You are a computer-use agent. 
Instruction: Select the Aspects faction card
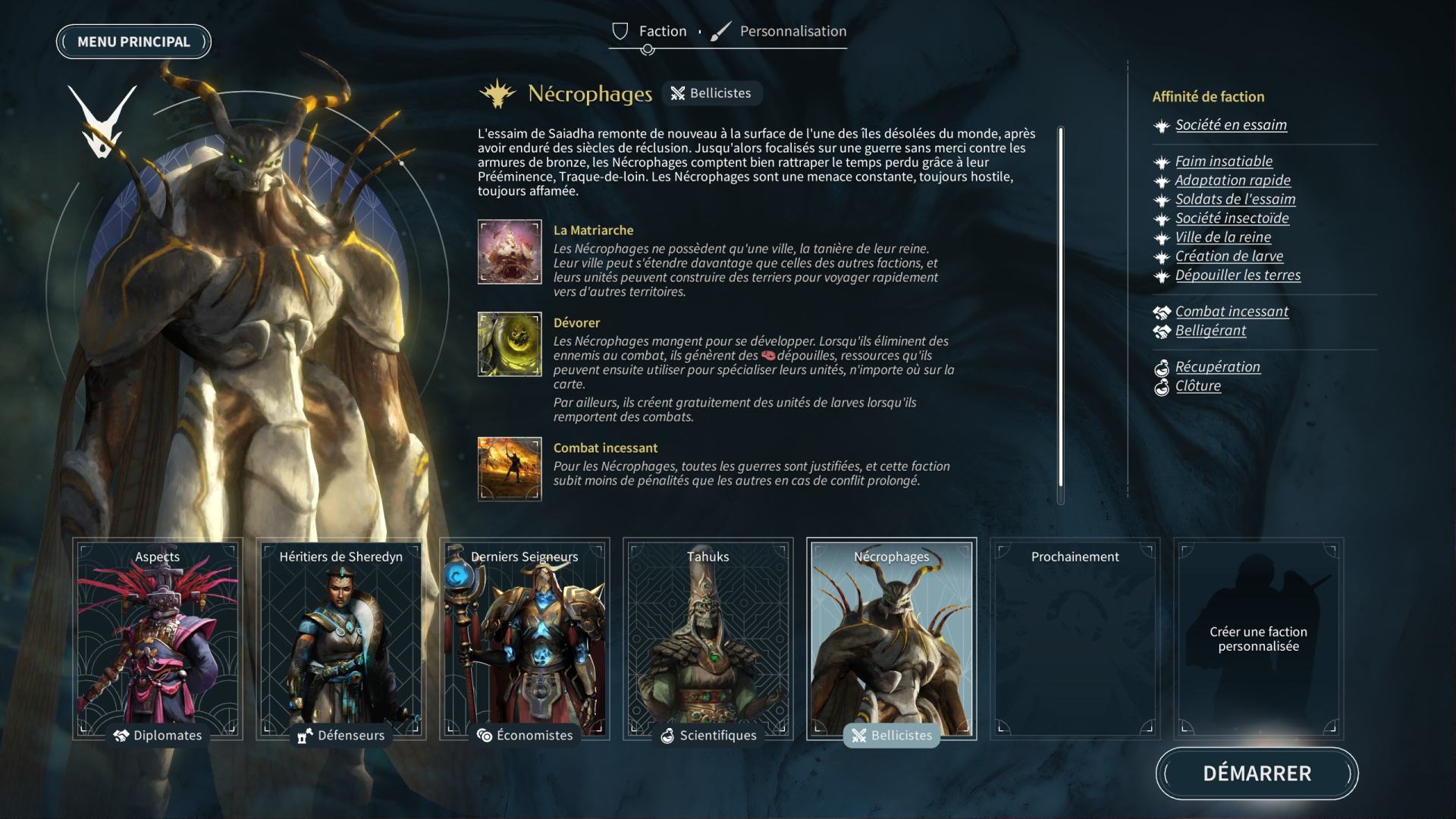tap(158, 639)
